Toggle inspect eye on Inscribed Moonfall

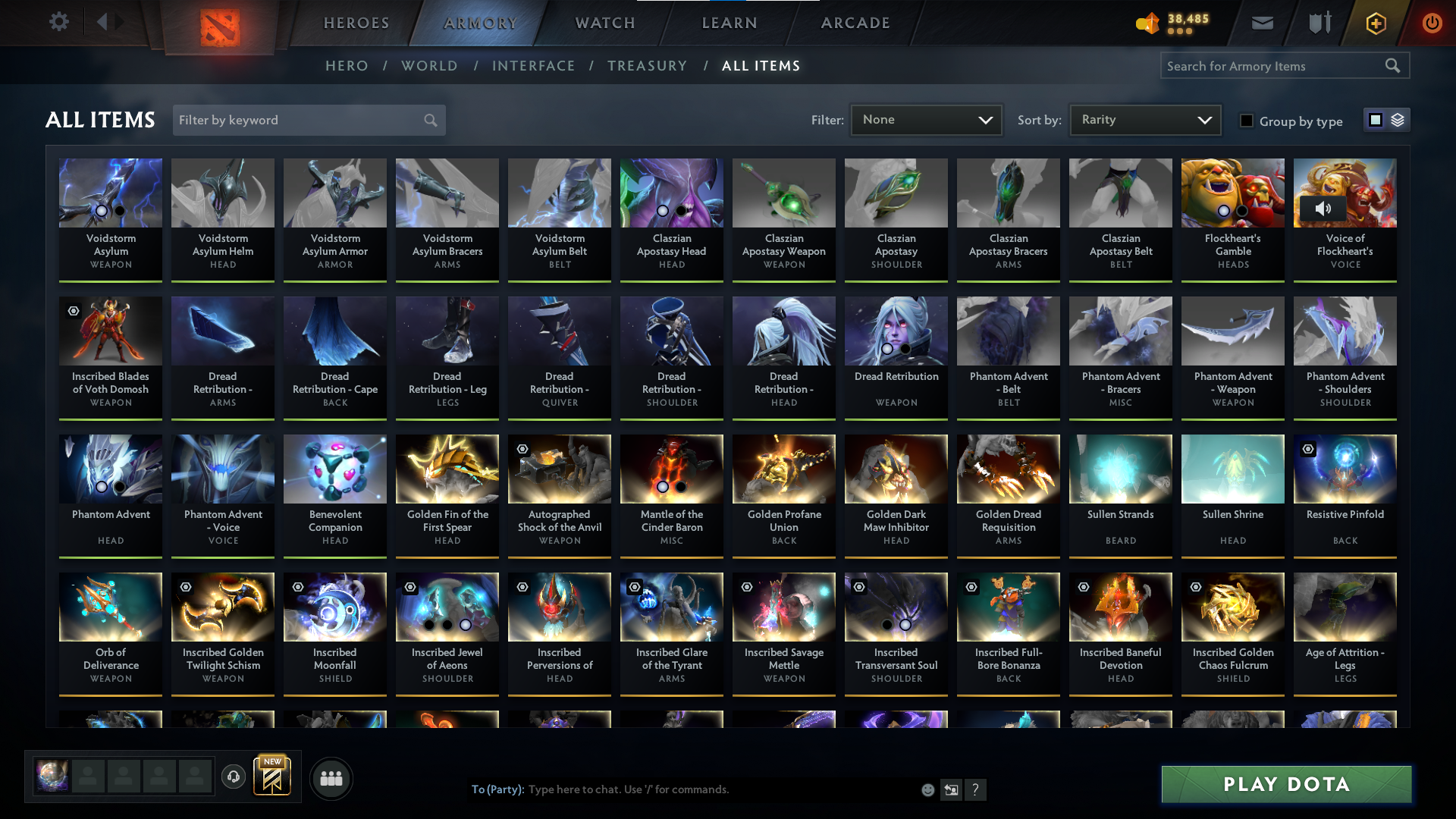(297, 587)
